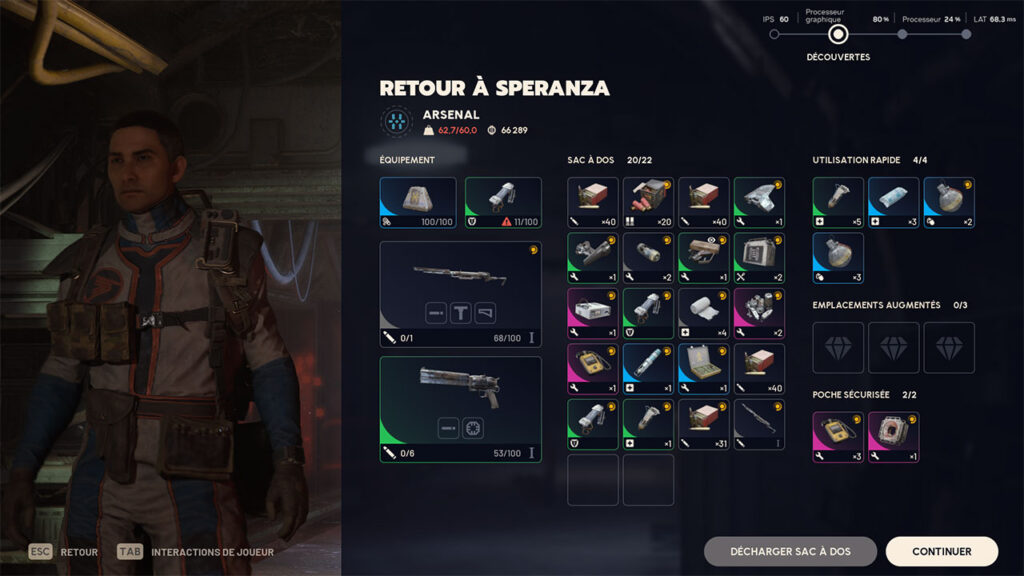Choose the long rifle item in the backpack

(x=759, y=424)
